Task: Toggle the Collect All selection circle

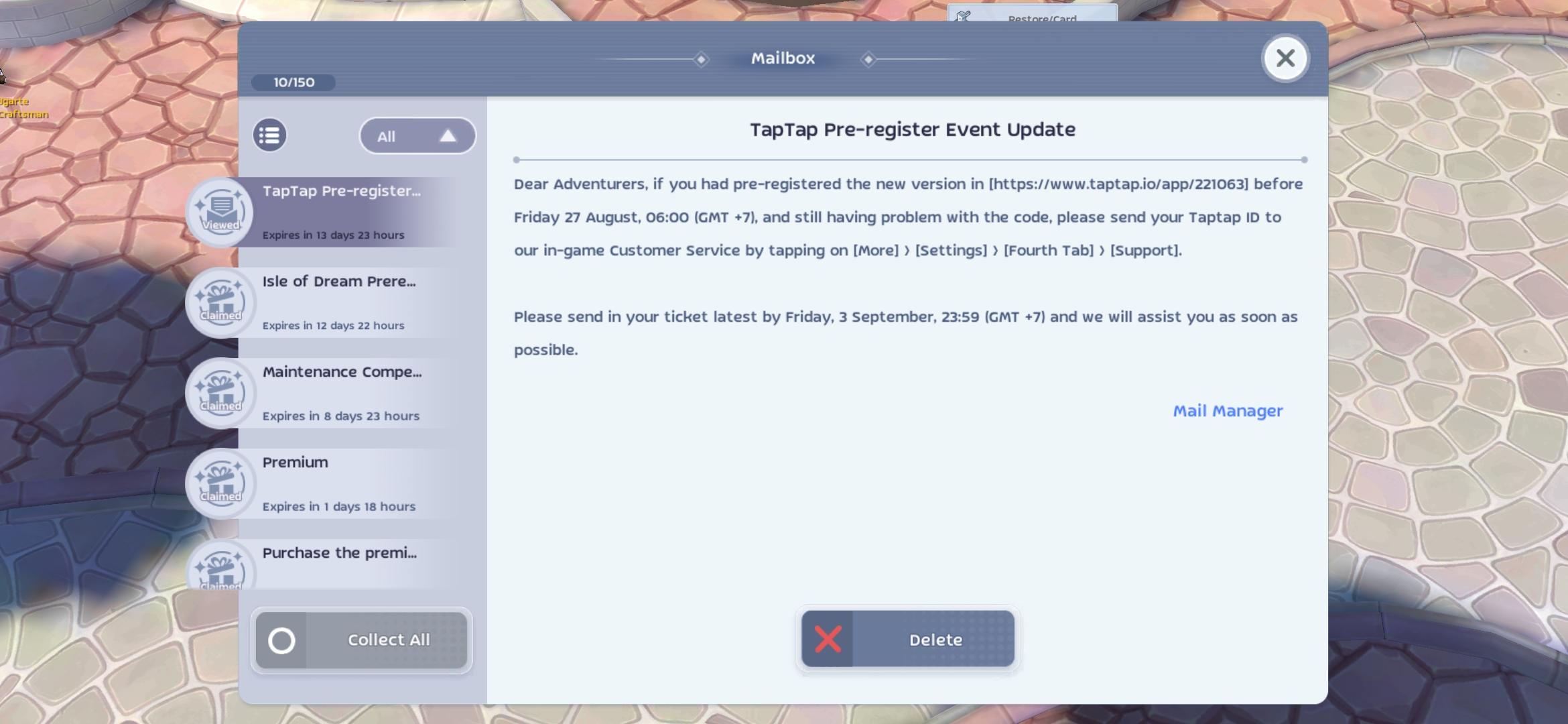Action: click(x=282, y=640)
